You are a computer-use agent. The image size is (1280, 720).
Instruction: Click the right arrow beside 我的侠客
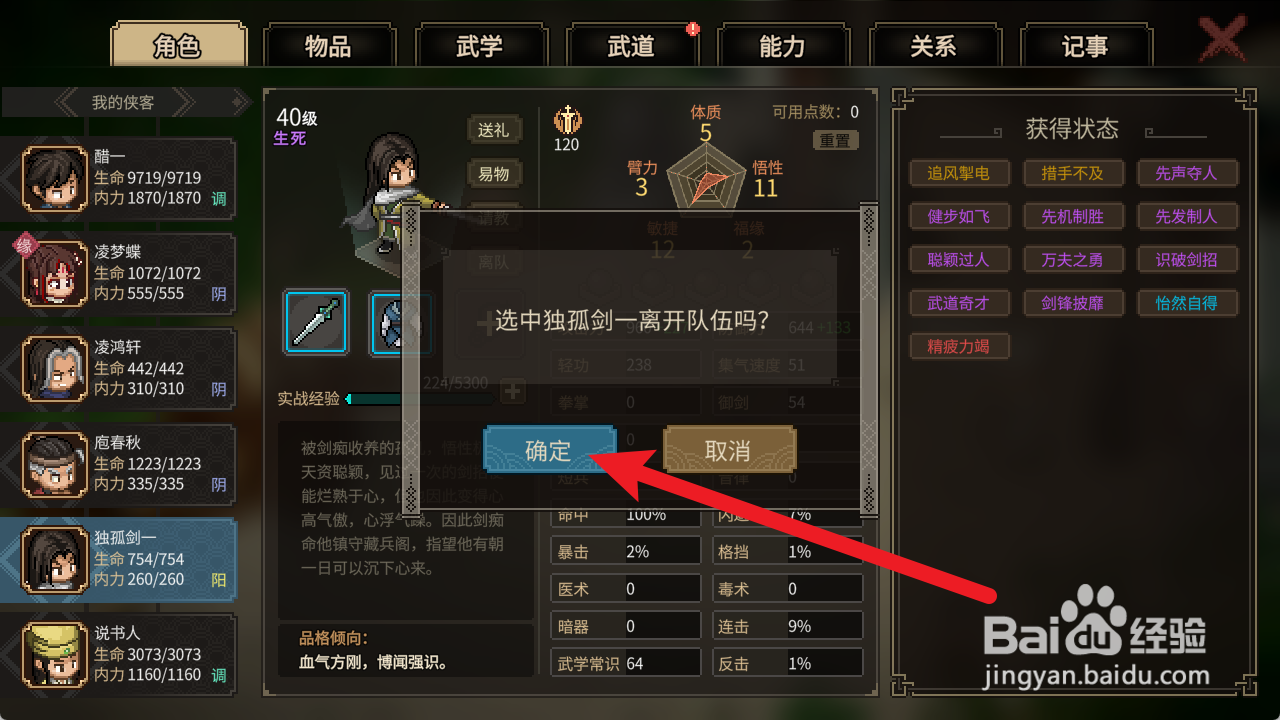coord(185,101)
